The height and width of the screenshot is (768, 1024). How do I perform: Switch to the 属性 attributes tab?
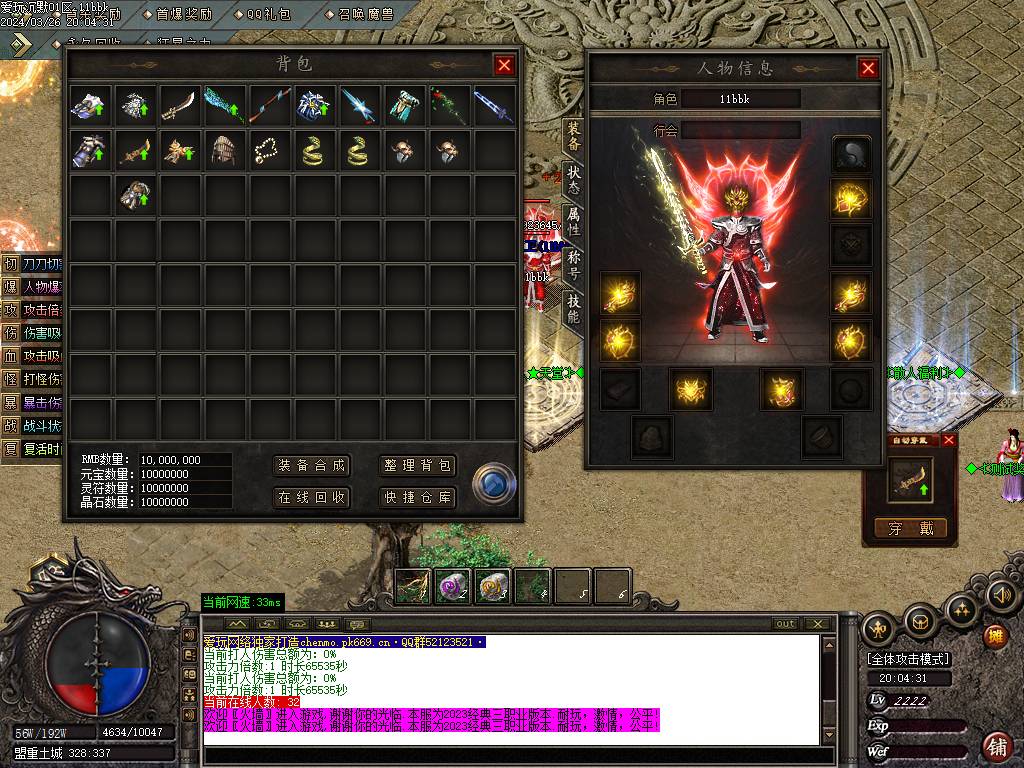tap(573, 221)
